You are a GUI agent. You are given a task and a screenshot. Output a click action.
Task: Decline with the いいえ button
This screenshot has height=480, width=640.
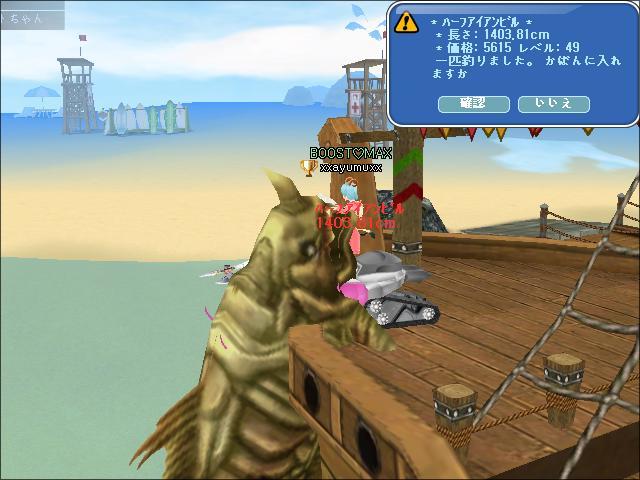(553, 103)
